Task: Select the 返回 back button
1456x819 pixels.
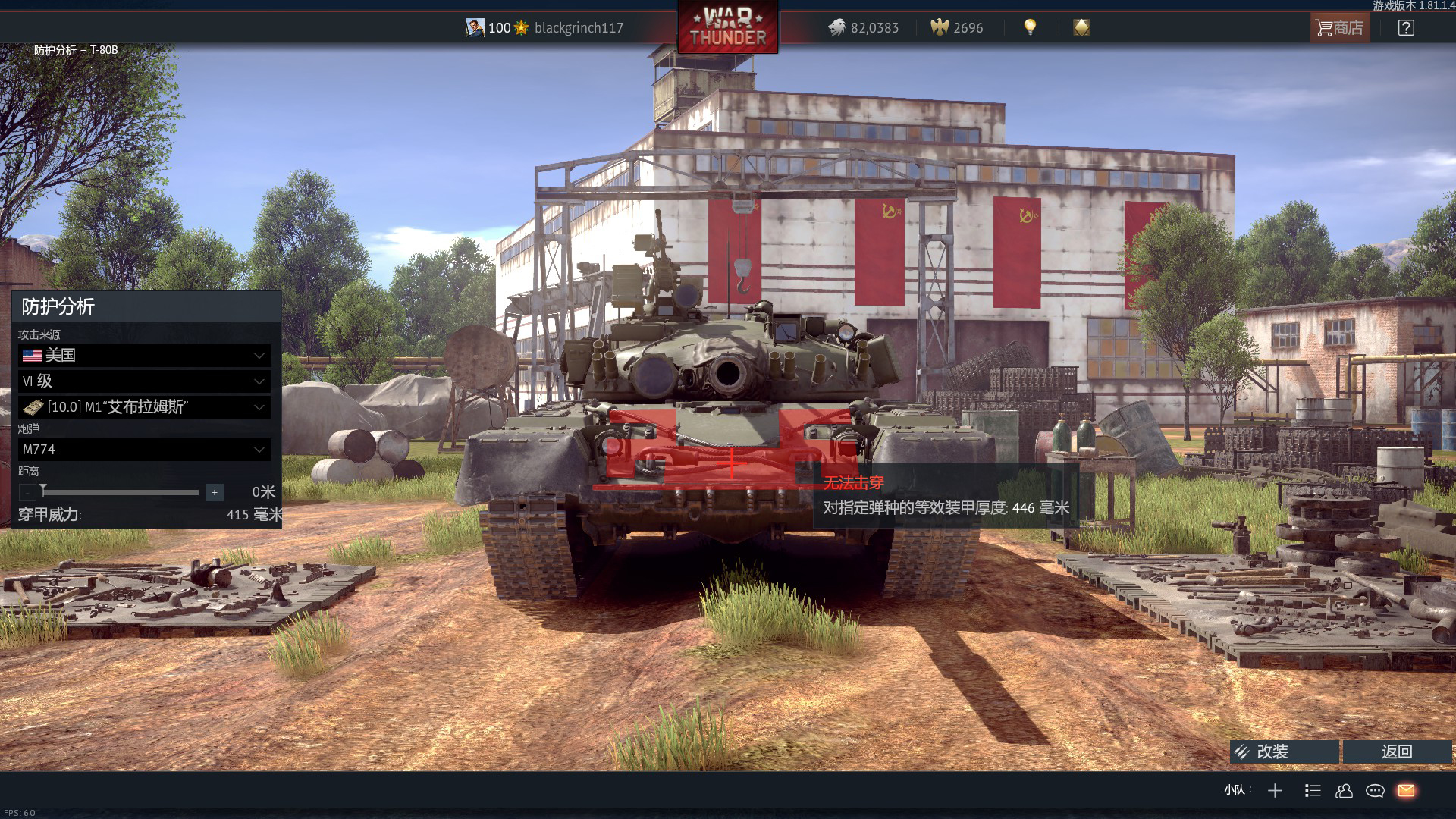Action: (1397, 752)
